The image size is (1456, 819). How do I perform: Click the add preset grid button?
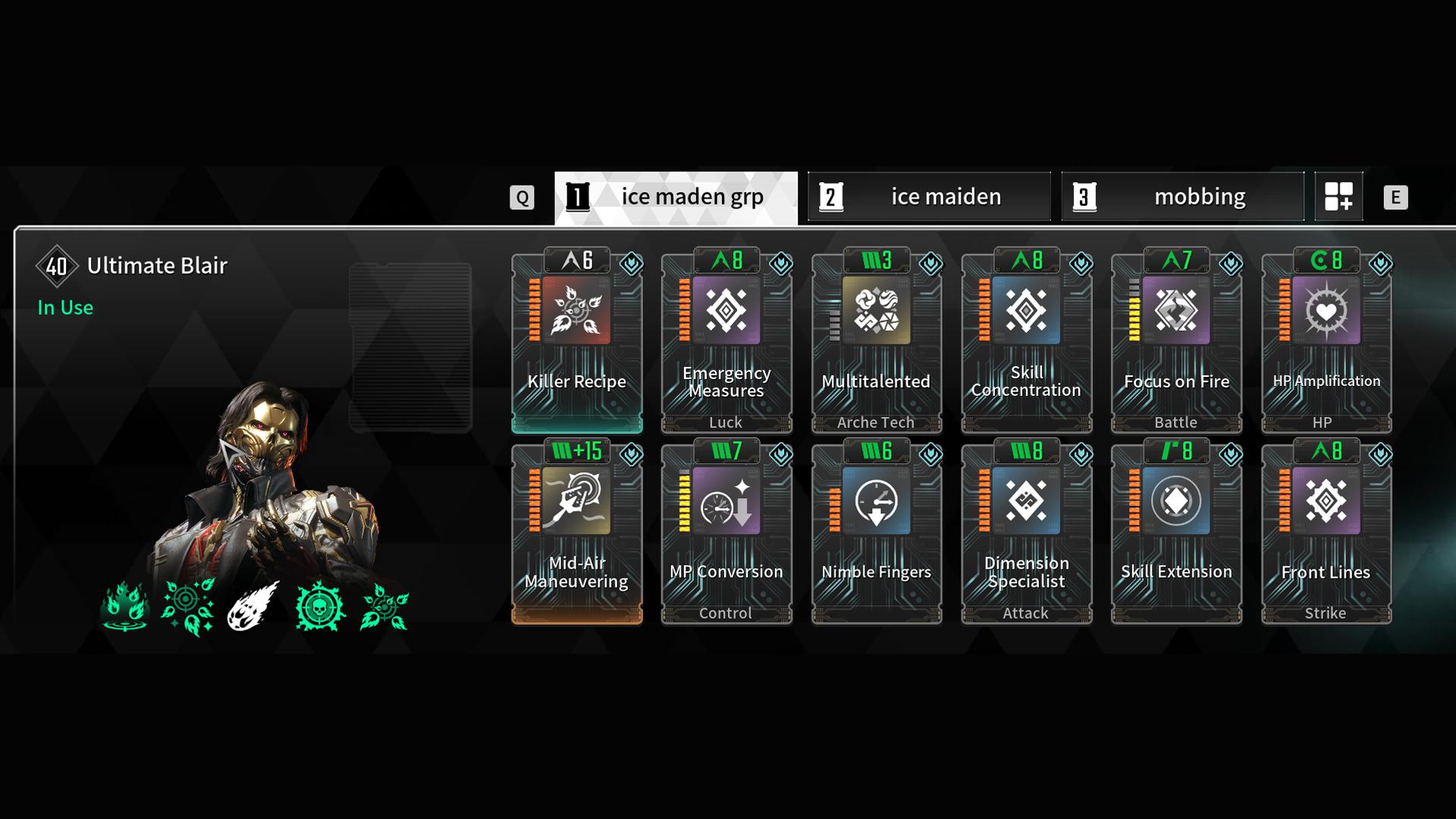pyautogui.click(x=1338, y=196)
